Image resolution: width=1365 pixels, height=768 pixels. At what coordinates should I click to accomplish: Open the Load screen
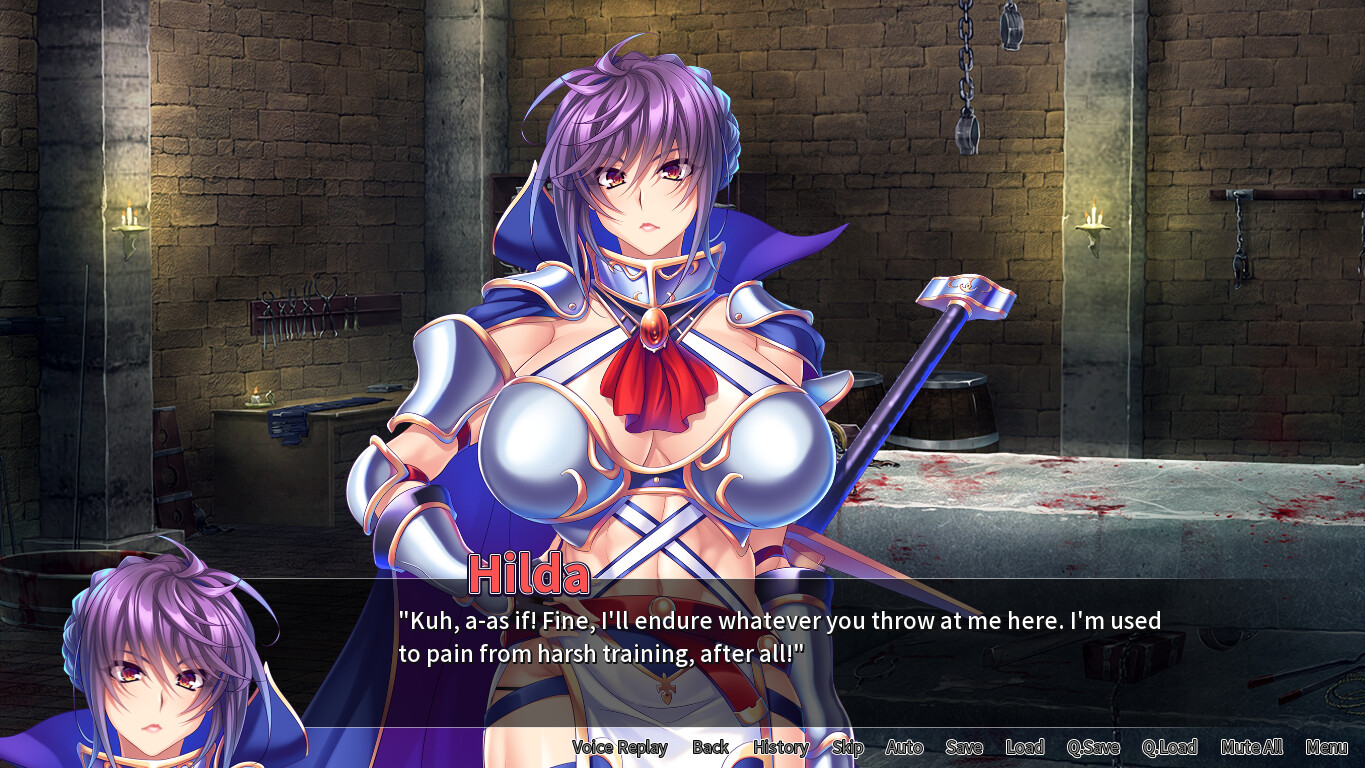pyautogui.click(x=1027, y=747)
